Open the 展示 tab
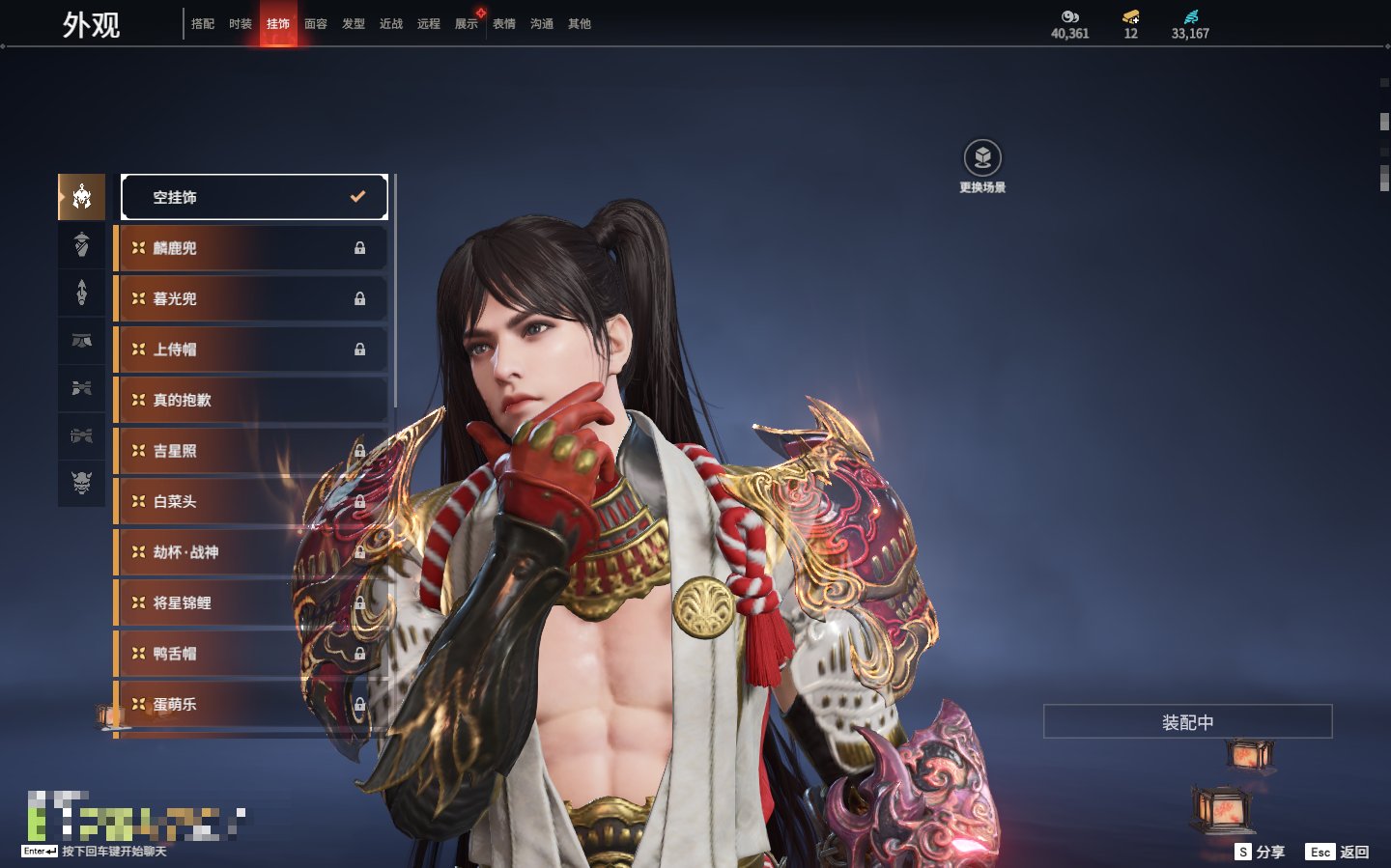Image resolution: width=1391 pixels, height=868 pixels. point(467,24)
